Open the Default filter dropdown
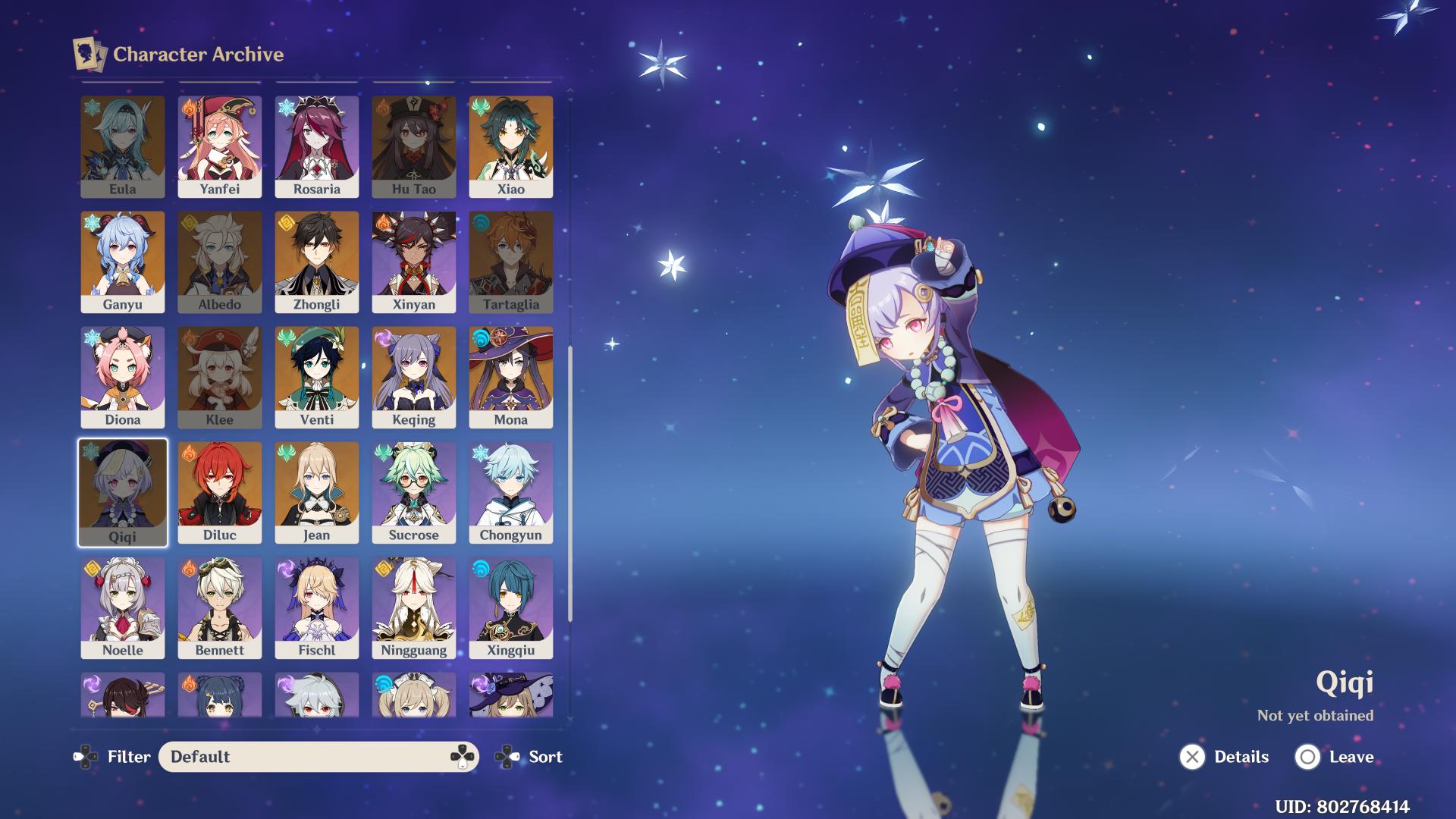1456x819 pixels. (318, 757)
